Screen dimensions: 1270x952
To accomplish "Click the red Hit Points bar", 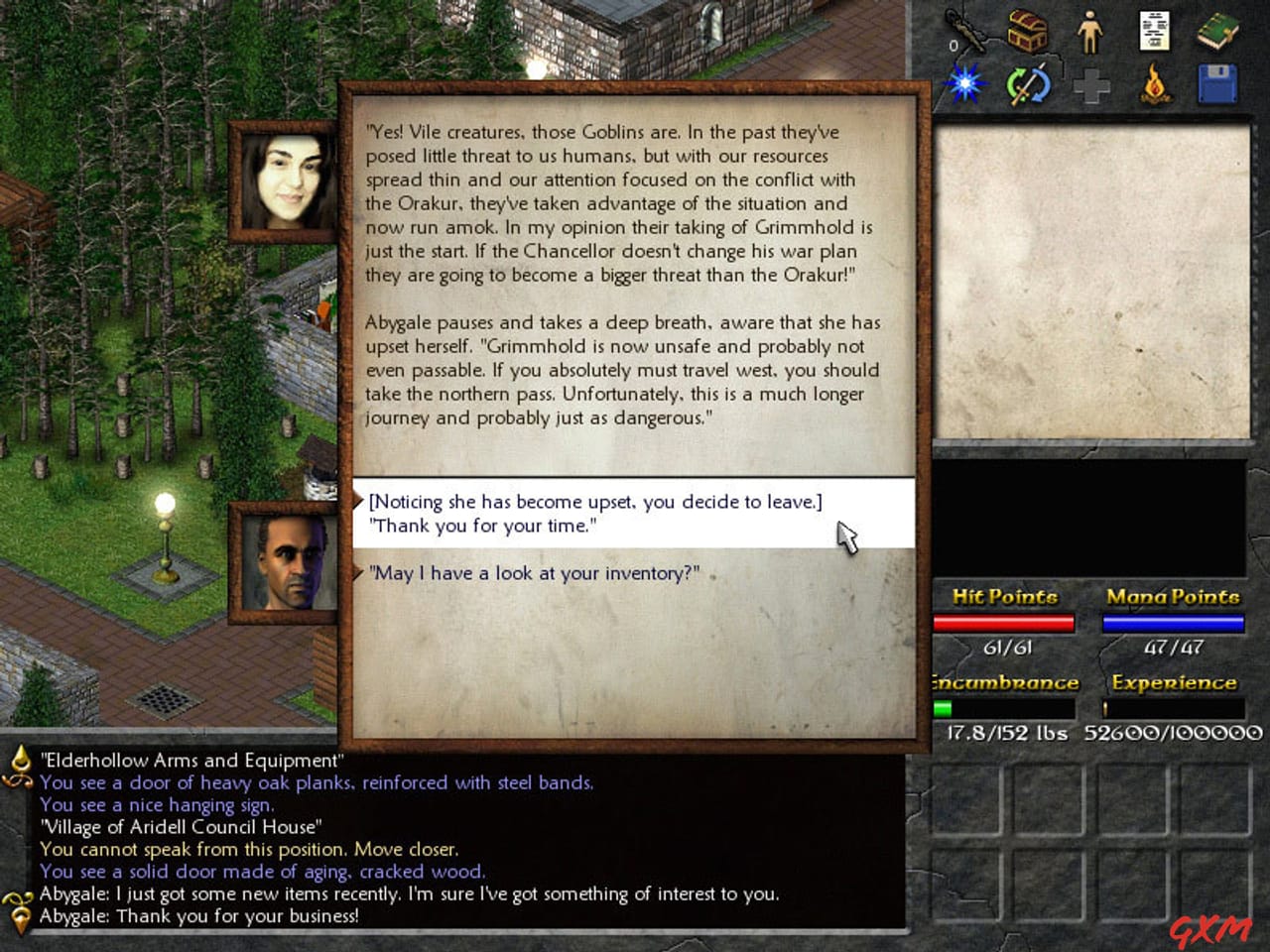I will coord(1003,623).
